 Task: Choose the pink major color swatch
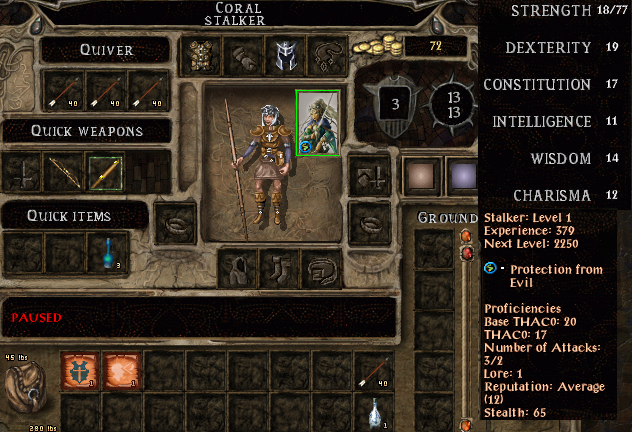point(421,174)
